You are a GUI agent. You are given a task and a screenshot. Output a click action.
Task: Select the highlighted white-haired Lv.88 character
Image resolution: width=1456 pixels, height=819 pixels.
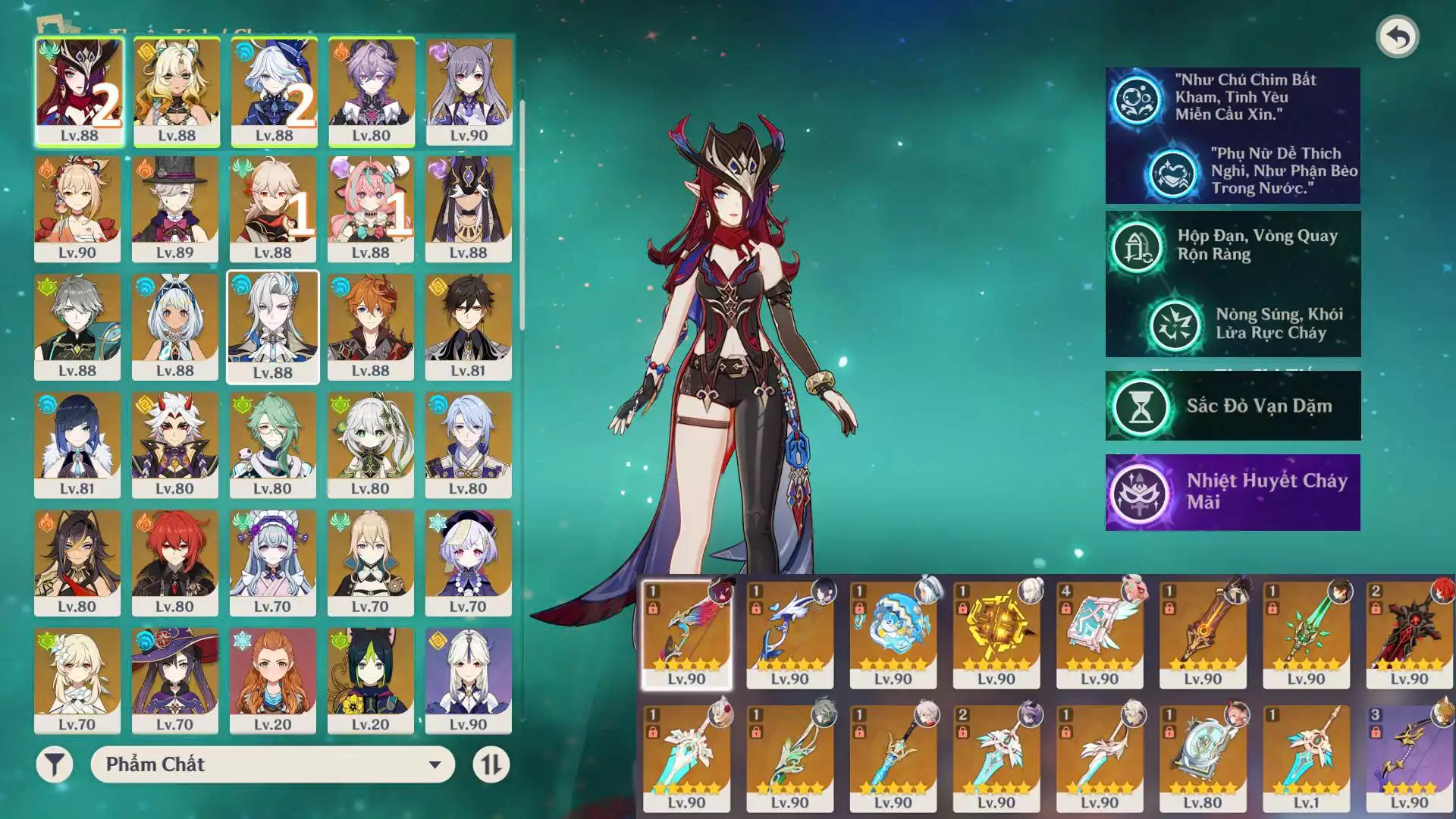(273, 327)
